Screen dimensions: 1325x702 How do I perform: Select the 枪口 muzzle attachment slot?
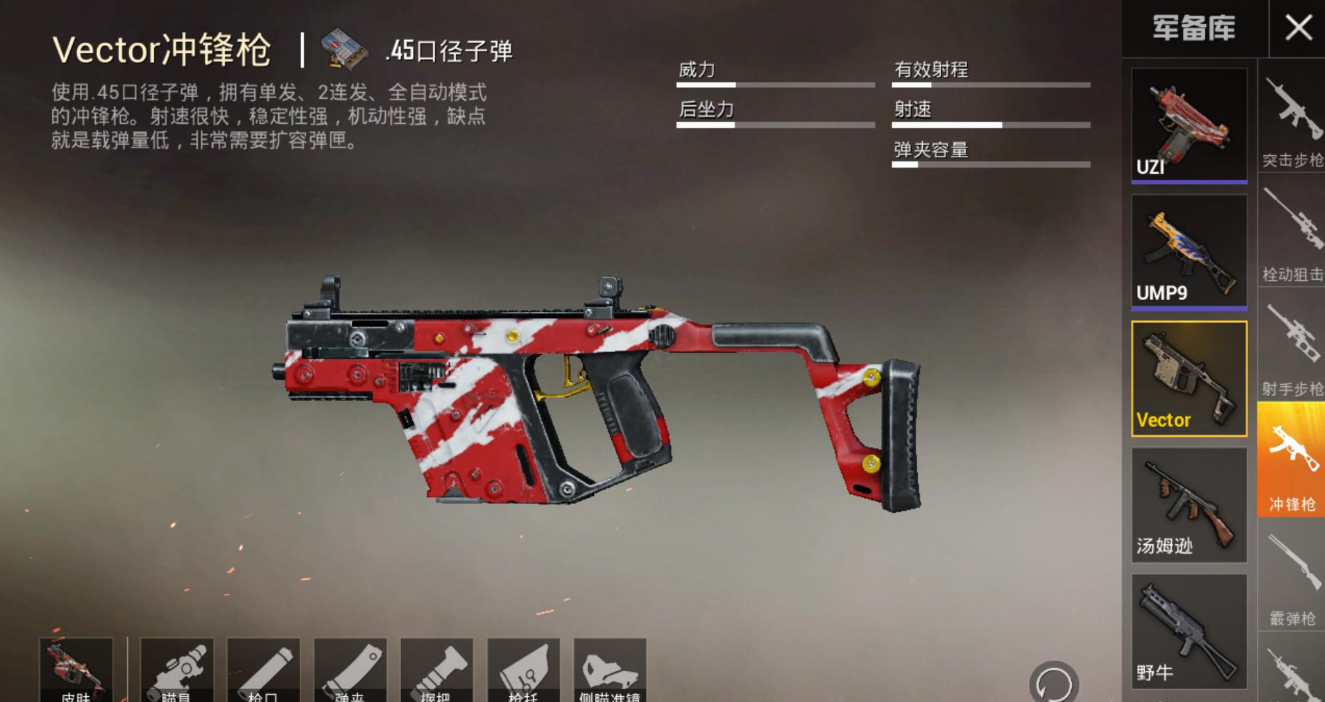click(x=263, y=670)
